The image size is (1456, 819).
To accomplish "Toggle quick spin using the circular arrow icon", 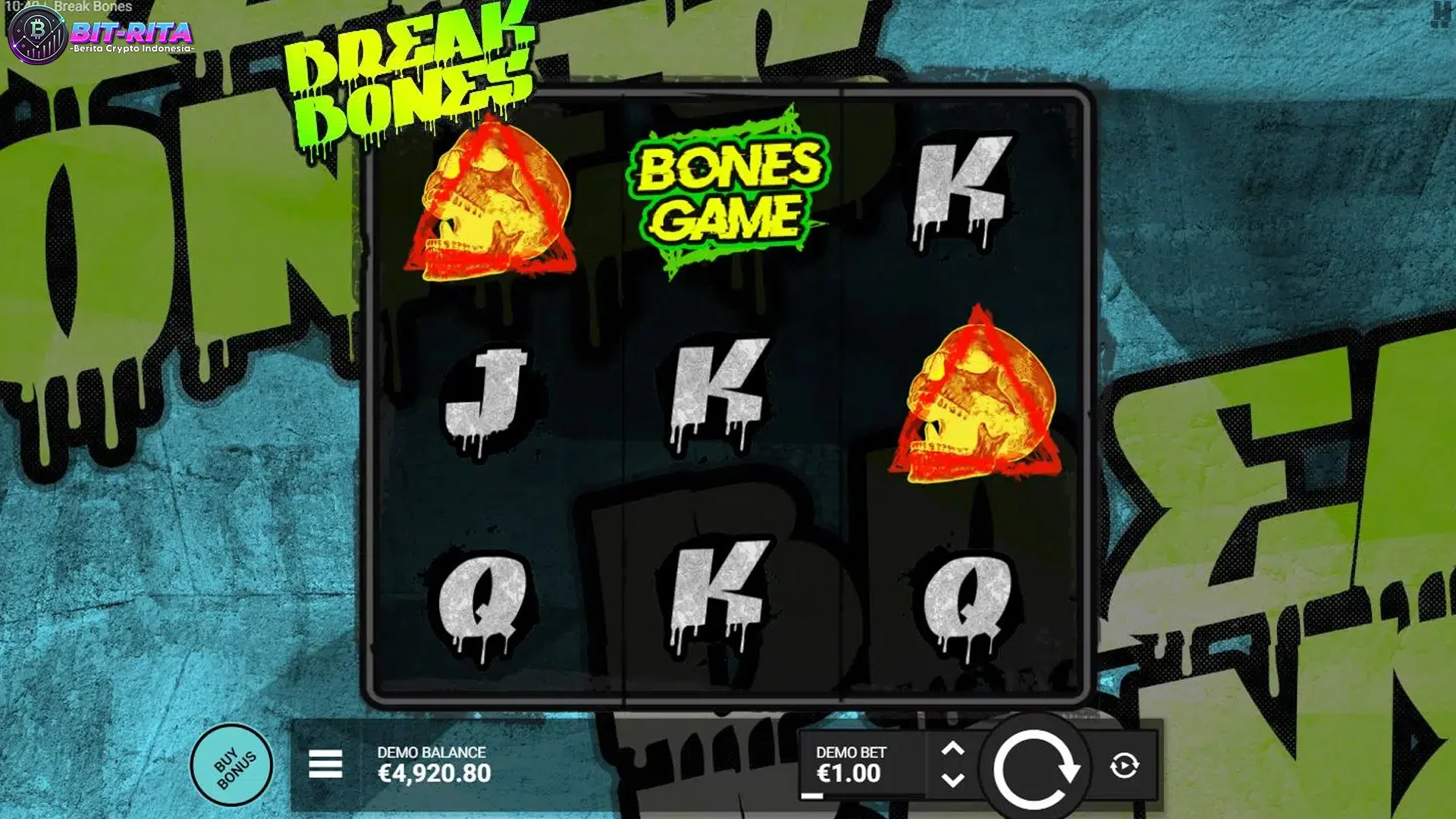I will coord(1125,767).
